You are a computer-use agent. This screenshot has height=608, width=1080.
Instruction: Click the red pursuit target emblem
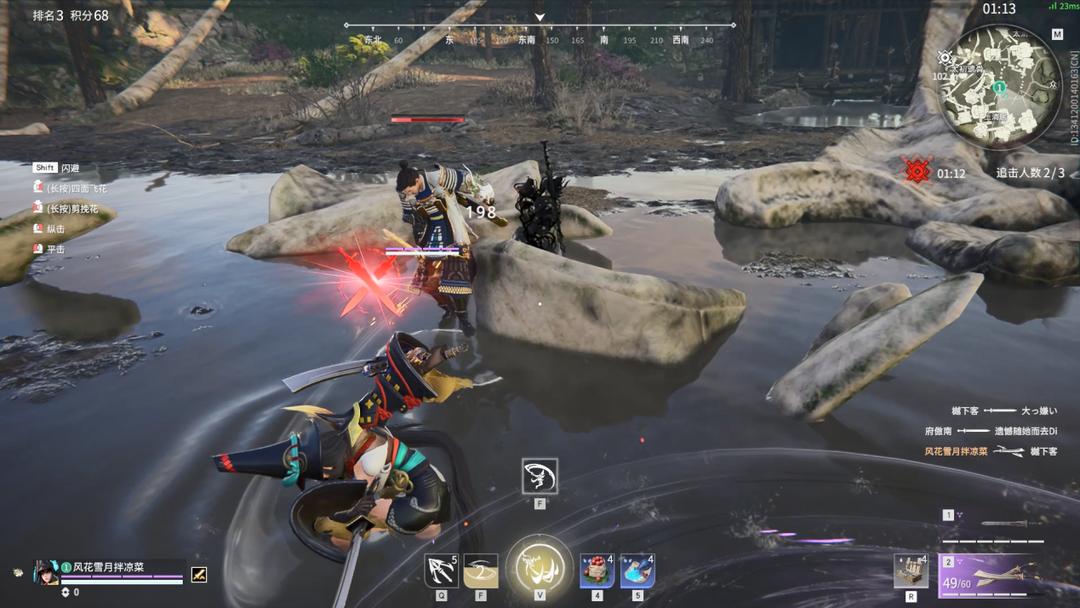pos(917,171)
